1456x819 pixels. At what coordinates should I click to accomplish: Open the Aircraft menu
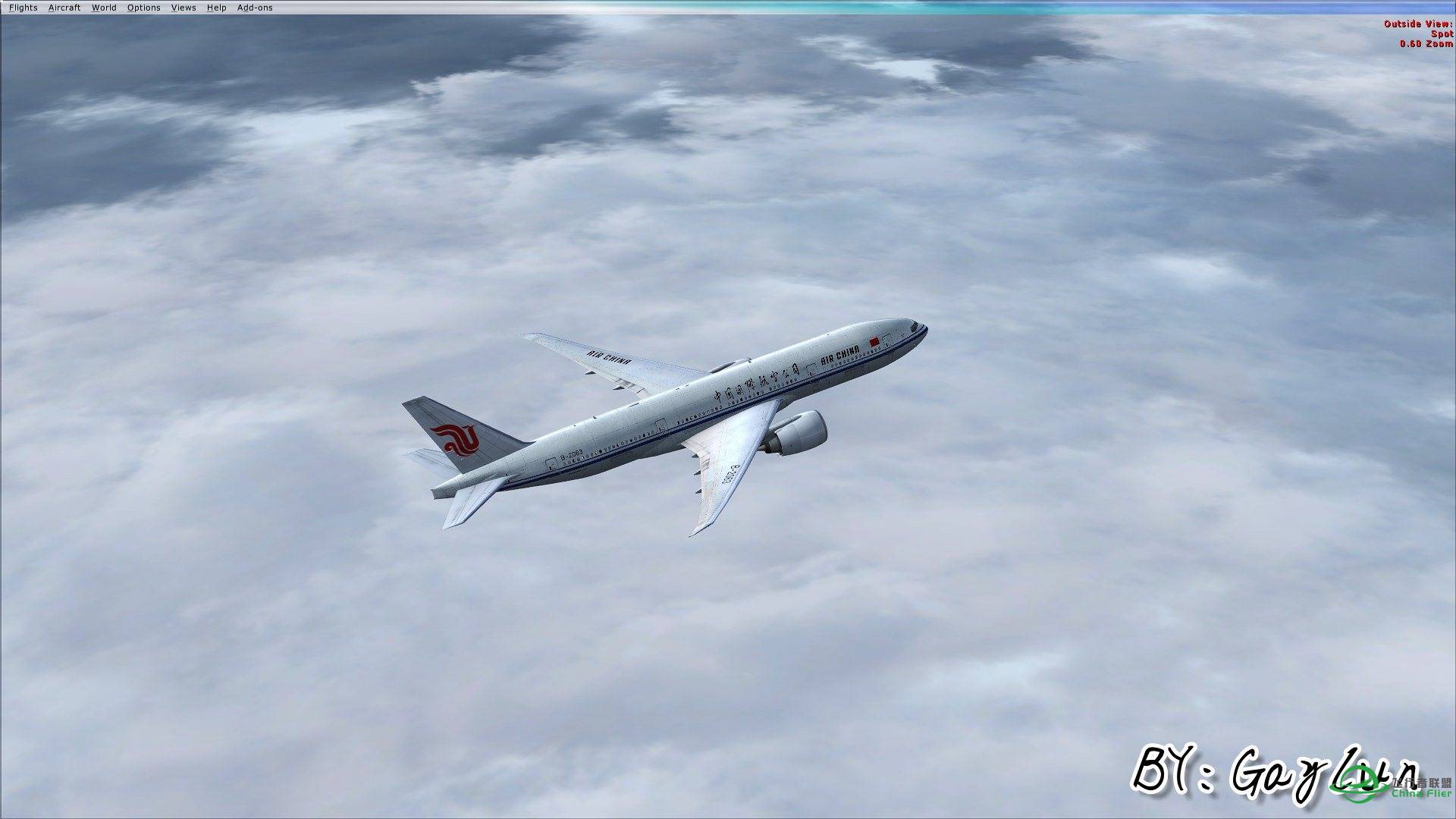[x=64, y=8]
